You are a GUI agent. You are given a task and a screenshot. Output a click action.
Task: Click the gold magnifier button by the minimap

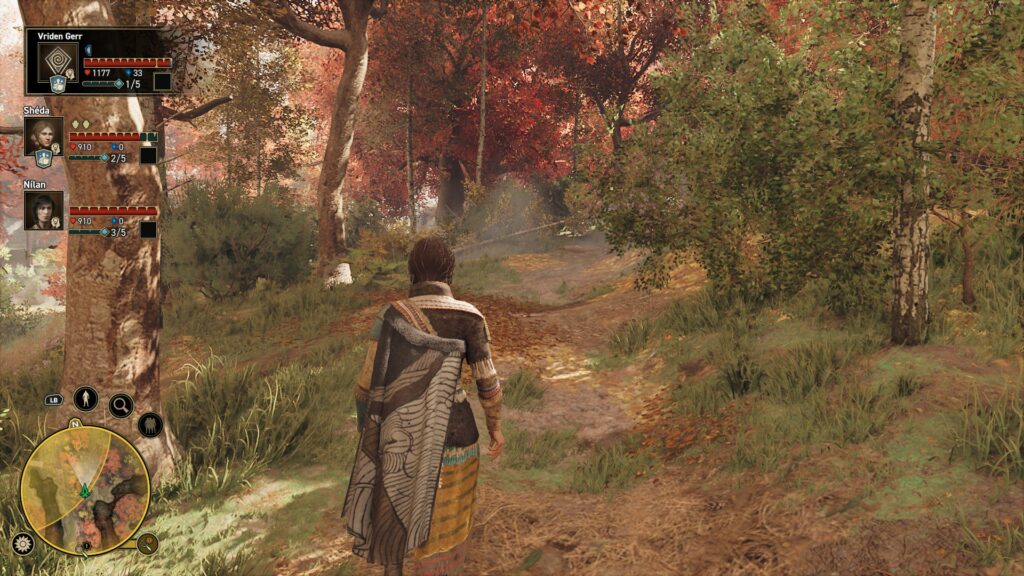click(x=147, y=544)
